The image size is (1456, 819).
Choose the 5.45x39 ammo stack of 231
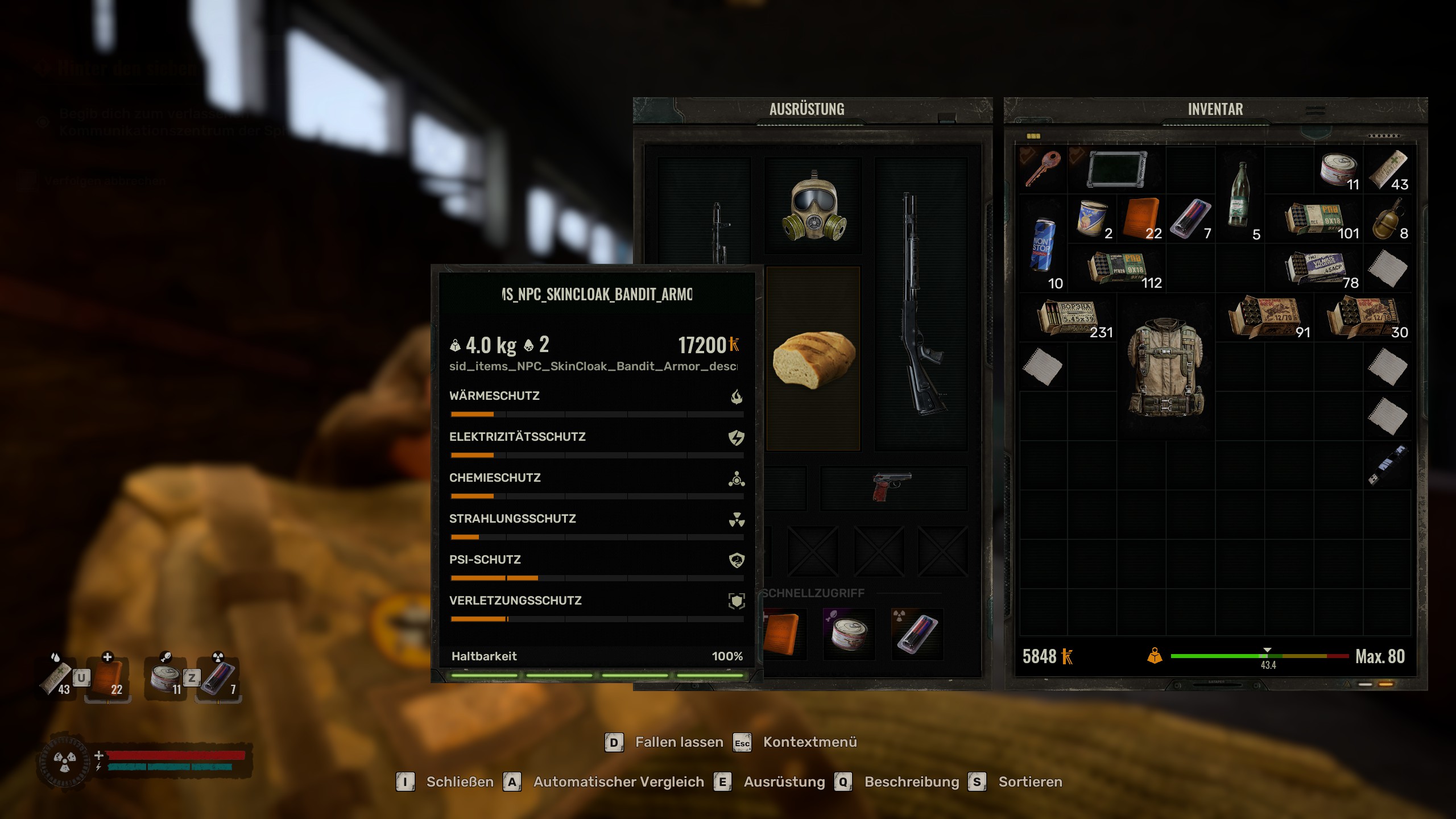[x=1068, y=317]
